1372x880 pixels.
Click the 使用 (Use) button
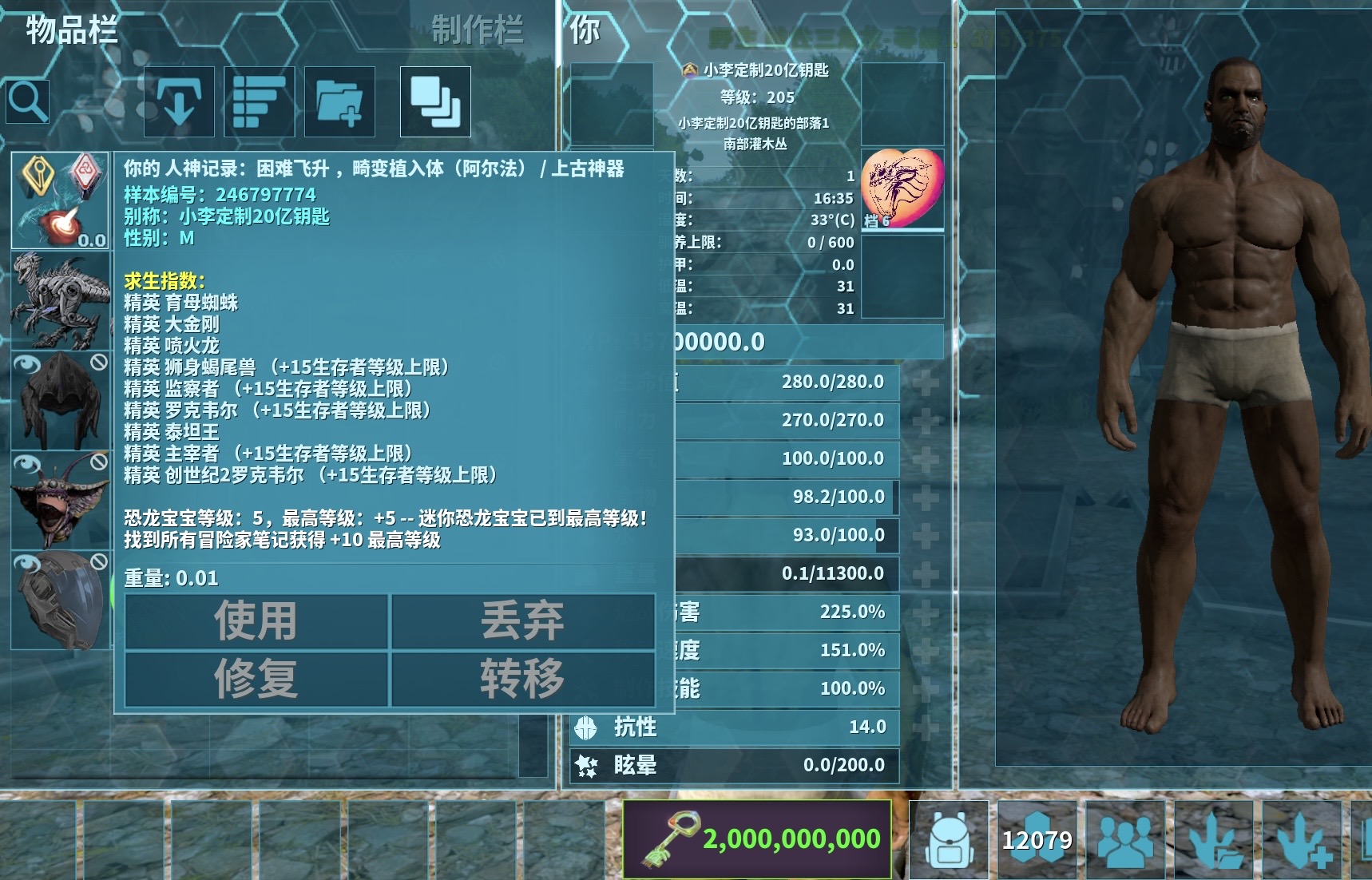tap(256, 621)
